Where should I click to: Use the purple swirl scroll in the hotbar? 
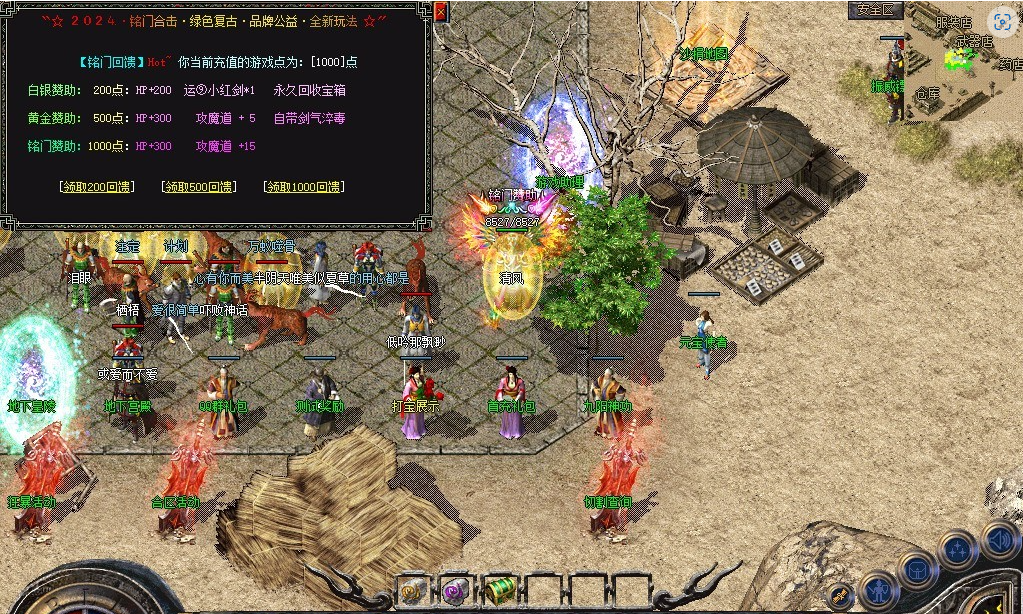pyautogui.click(x=457, y=590)
